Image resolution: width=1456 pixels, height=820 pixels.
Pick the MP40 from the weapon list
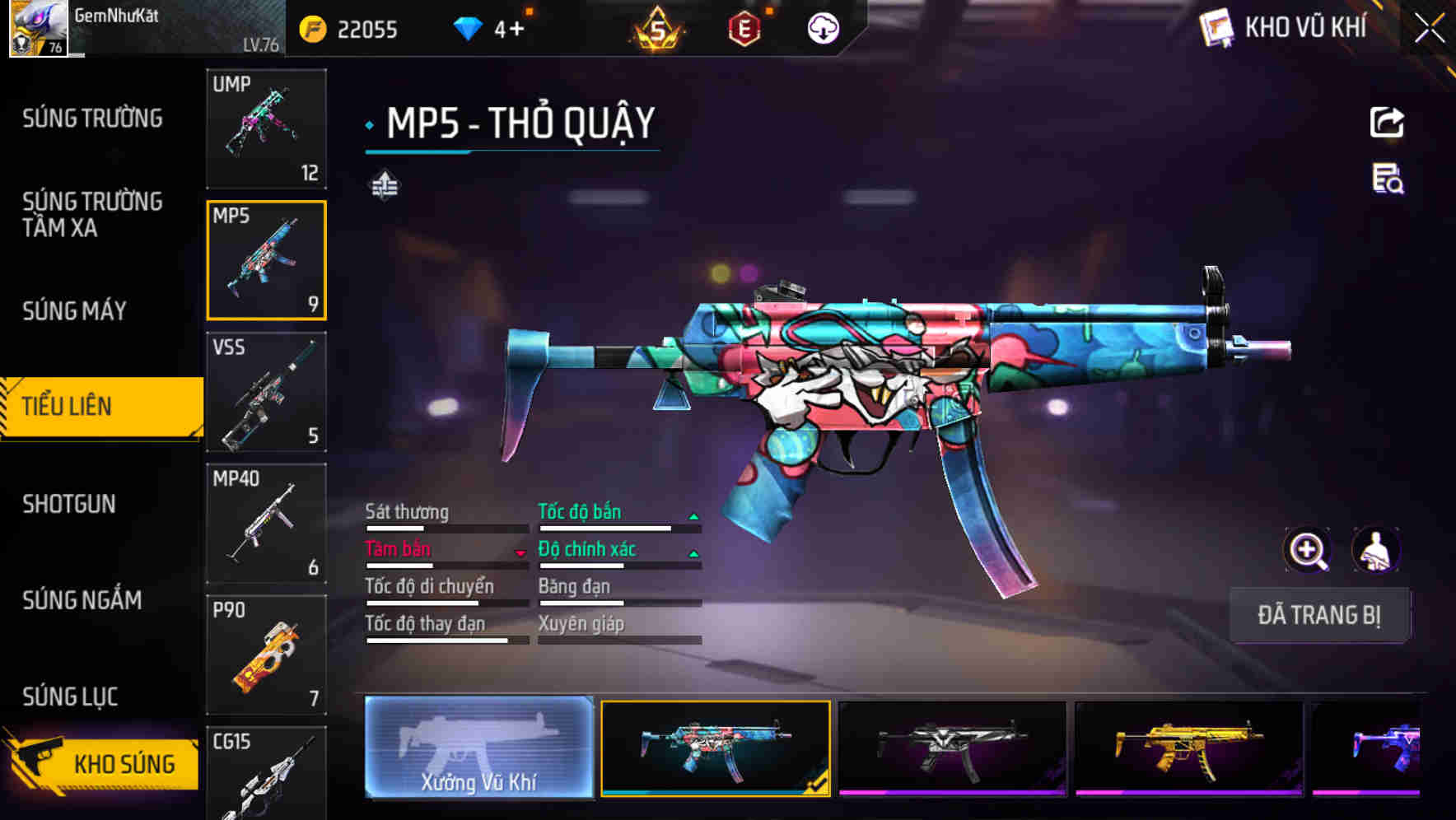tap(266, 524)
